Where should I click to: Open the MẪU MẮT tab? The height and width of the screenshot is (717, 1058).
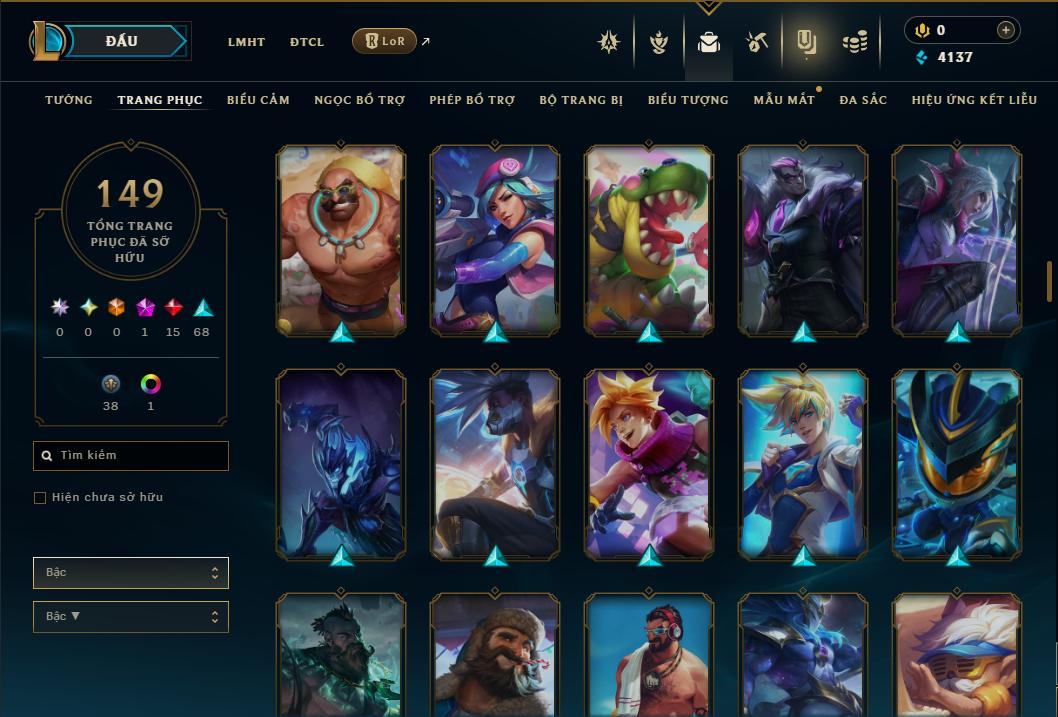784,100
